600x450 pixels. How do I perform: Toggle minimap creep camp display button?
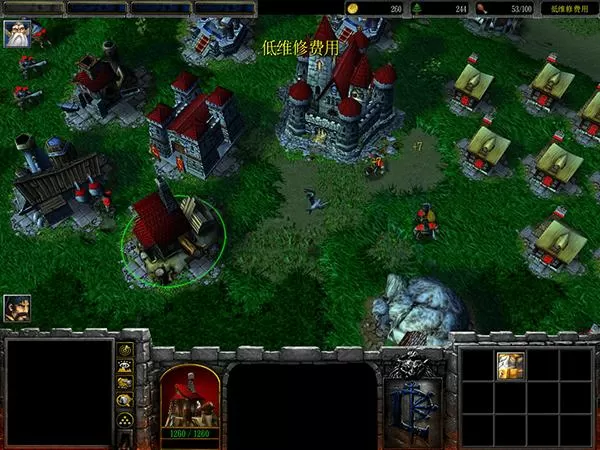click(126, 402)
